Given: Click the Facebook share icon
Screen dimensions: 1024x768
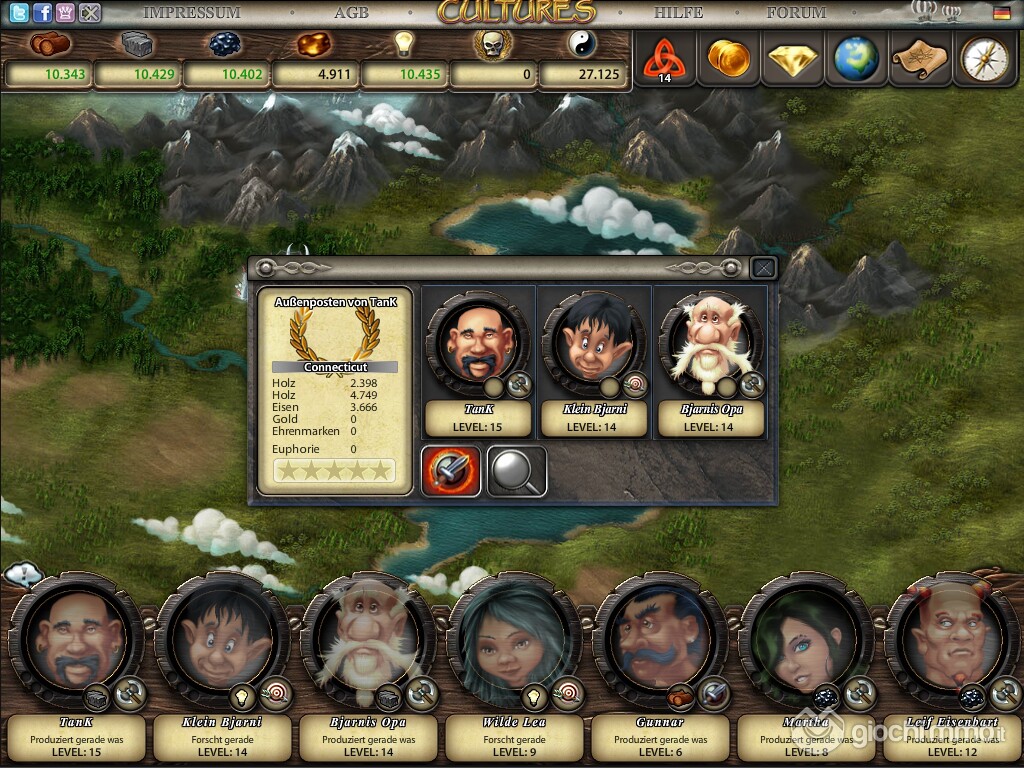Looking at the screenshot, I should (42, 13).
